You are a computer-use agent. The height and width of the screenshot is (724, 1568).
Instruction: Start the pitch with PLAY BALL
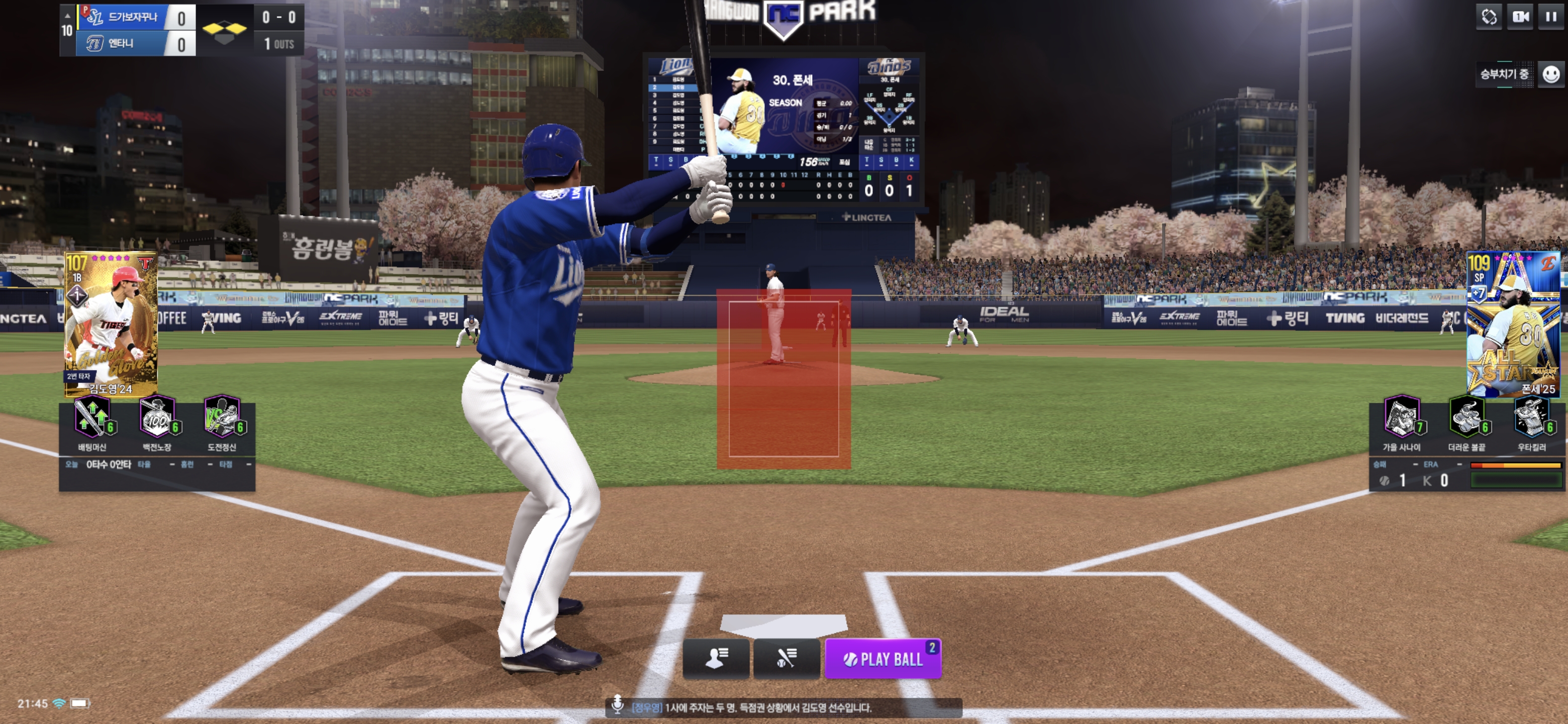click(x=882, y=659)
